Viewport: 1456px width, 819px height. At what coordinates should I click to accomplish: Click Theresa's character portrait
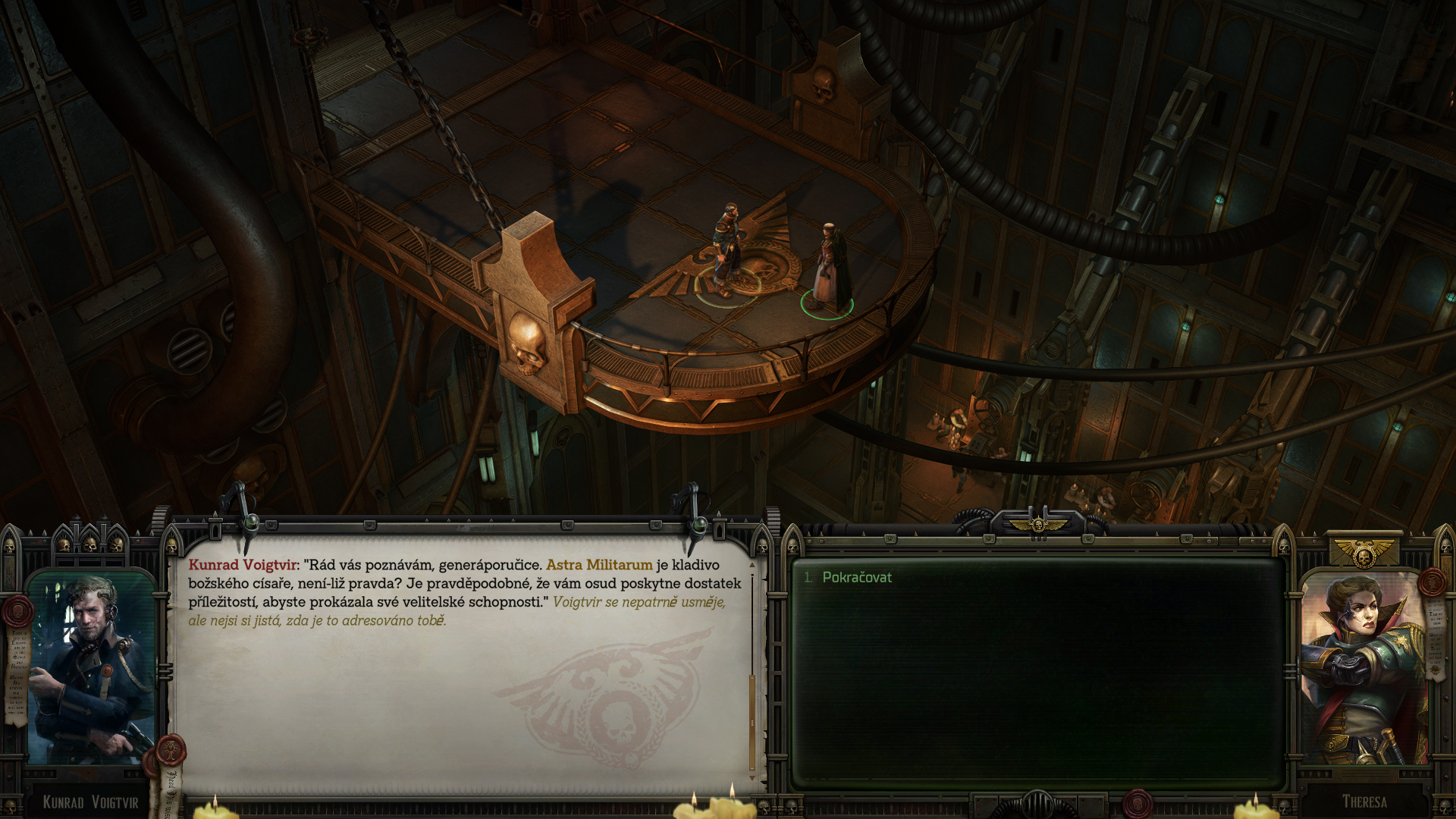tap(1363, 667)
